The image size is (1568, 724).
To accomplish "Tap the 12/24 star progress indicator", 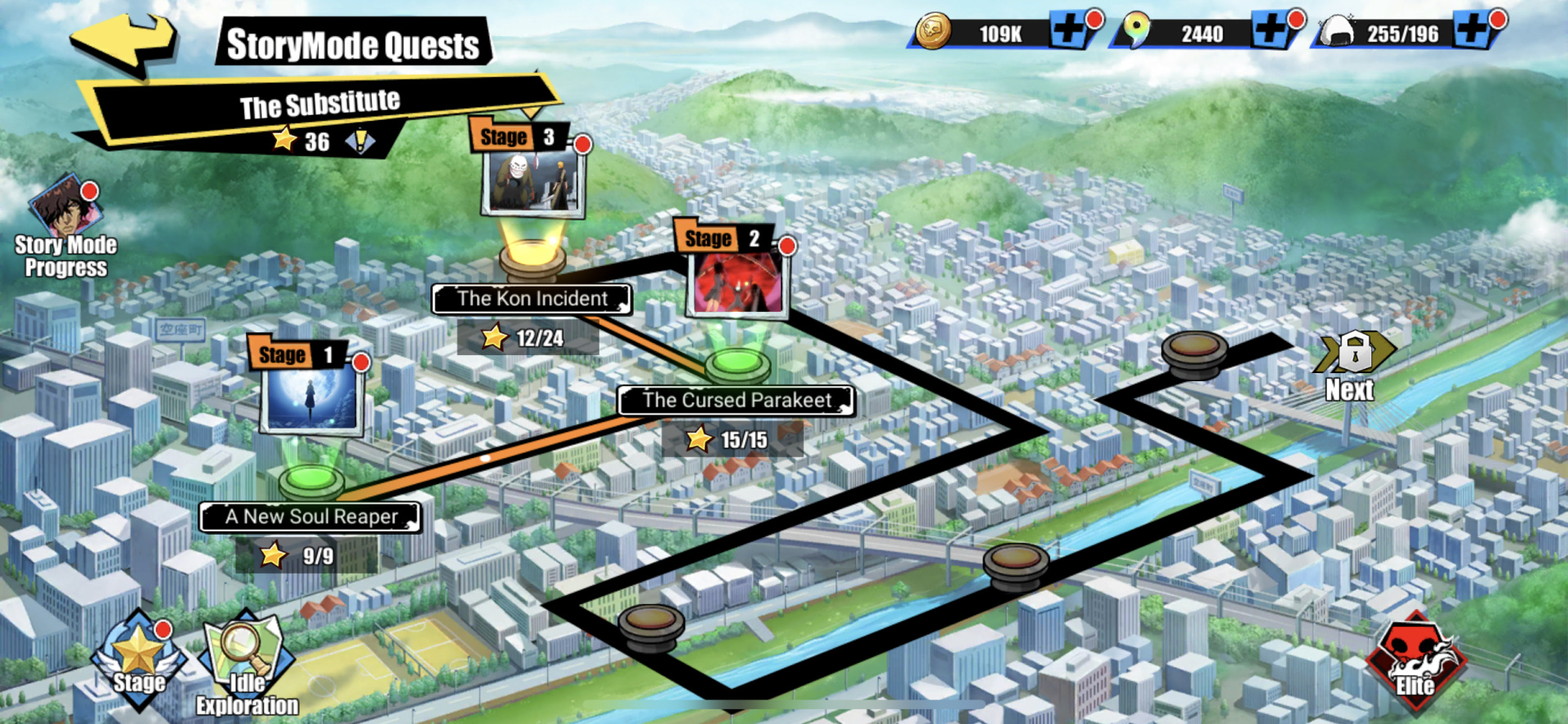I will coord(528,336).
